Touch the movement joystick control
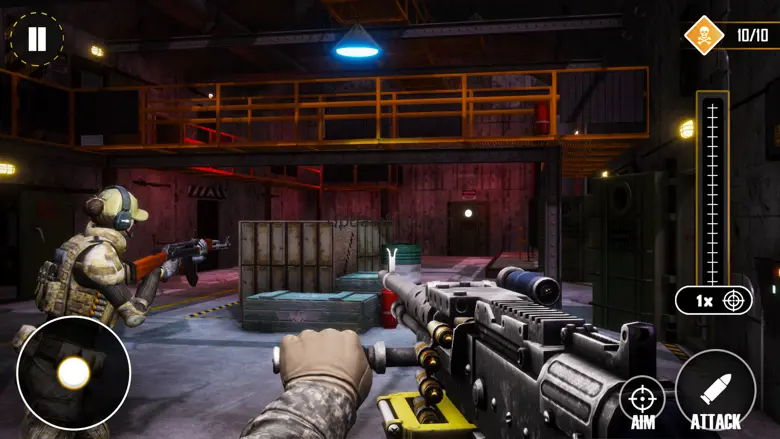The image size is (780, 439). coord(73,373)
